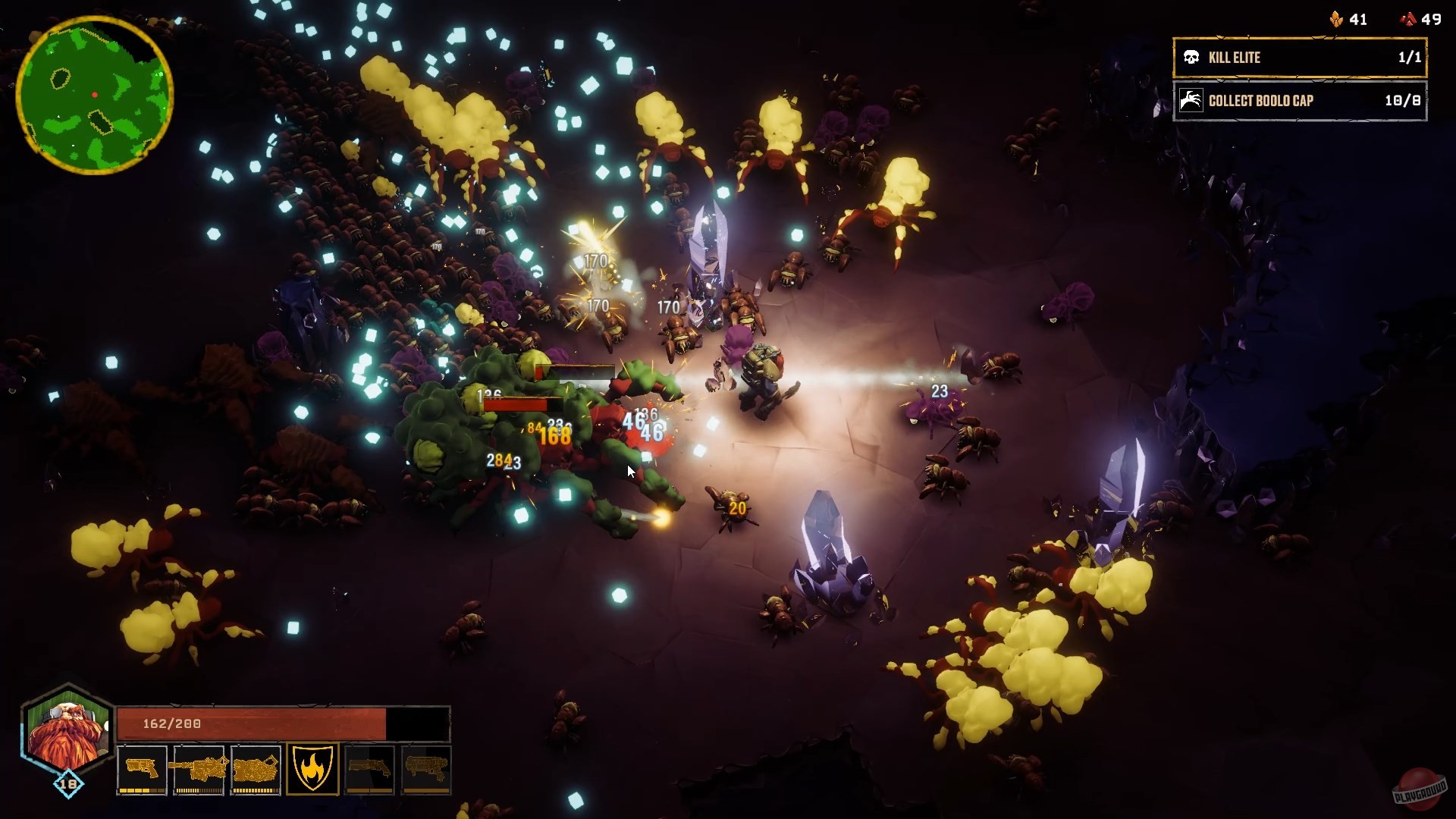
Task: Select the minigun weapon slot icon
Action: click(x=199, y=768)
